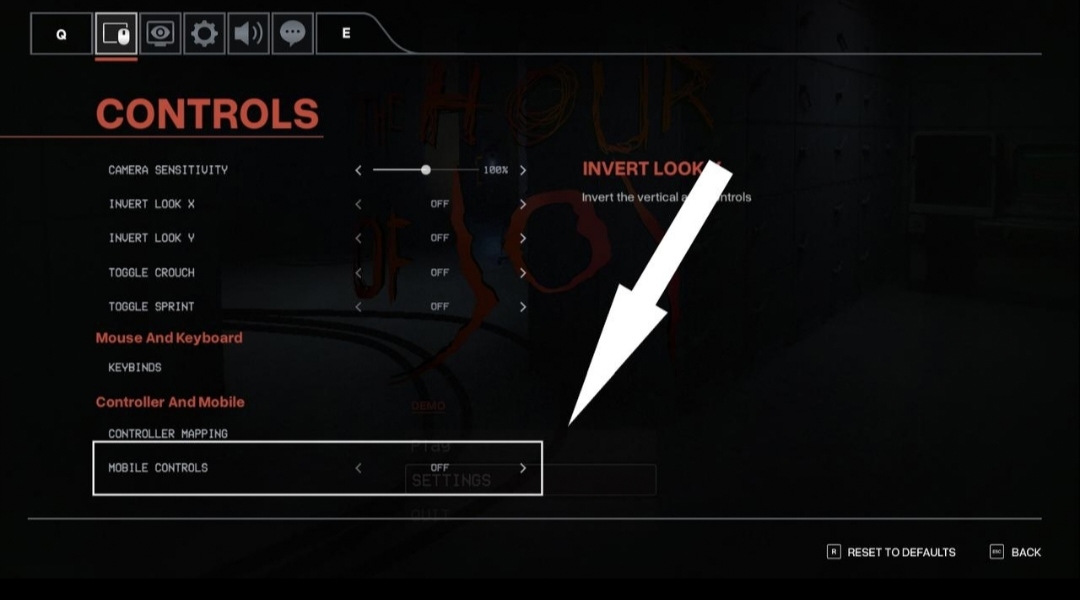This screenshot has width=1080, height=600.
Task: Open the speech bubble tab
Action: [x=292, y=34]
